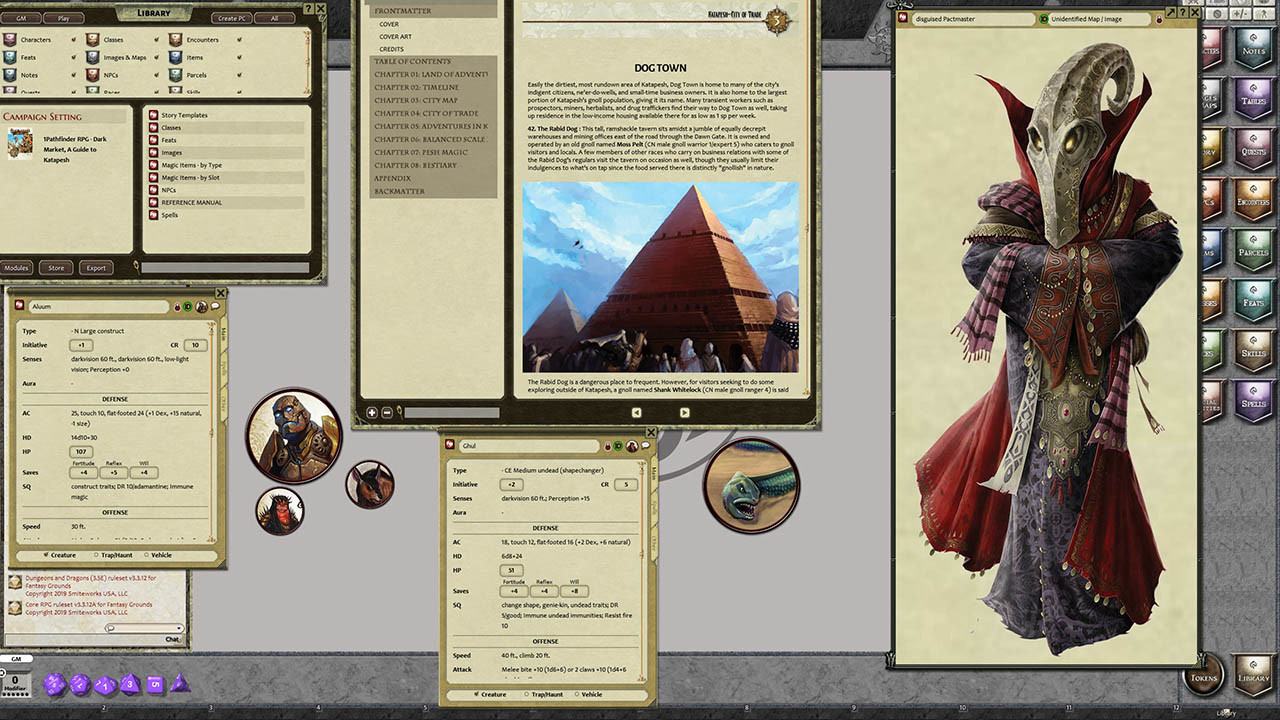Toggle the Items checkmark in the Library window

click(238, 58)
